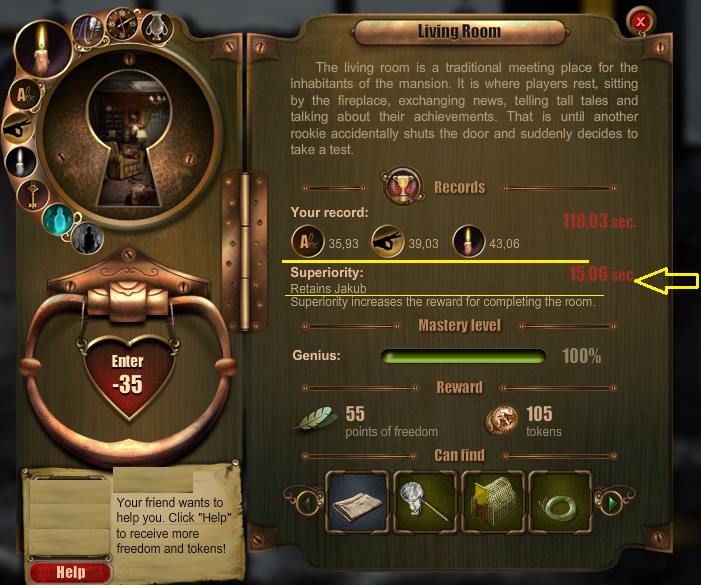Select the dark shadow figure mode
Image resolution: width=701 pixels, height=585 pixels.
point(86,235)
